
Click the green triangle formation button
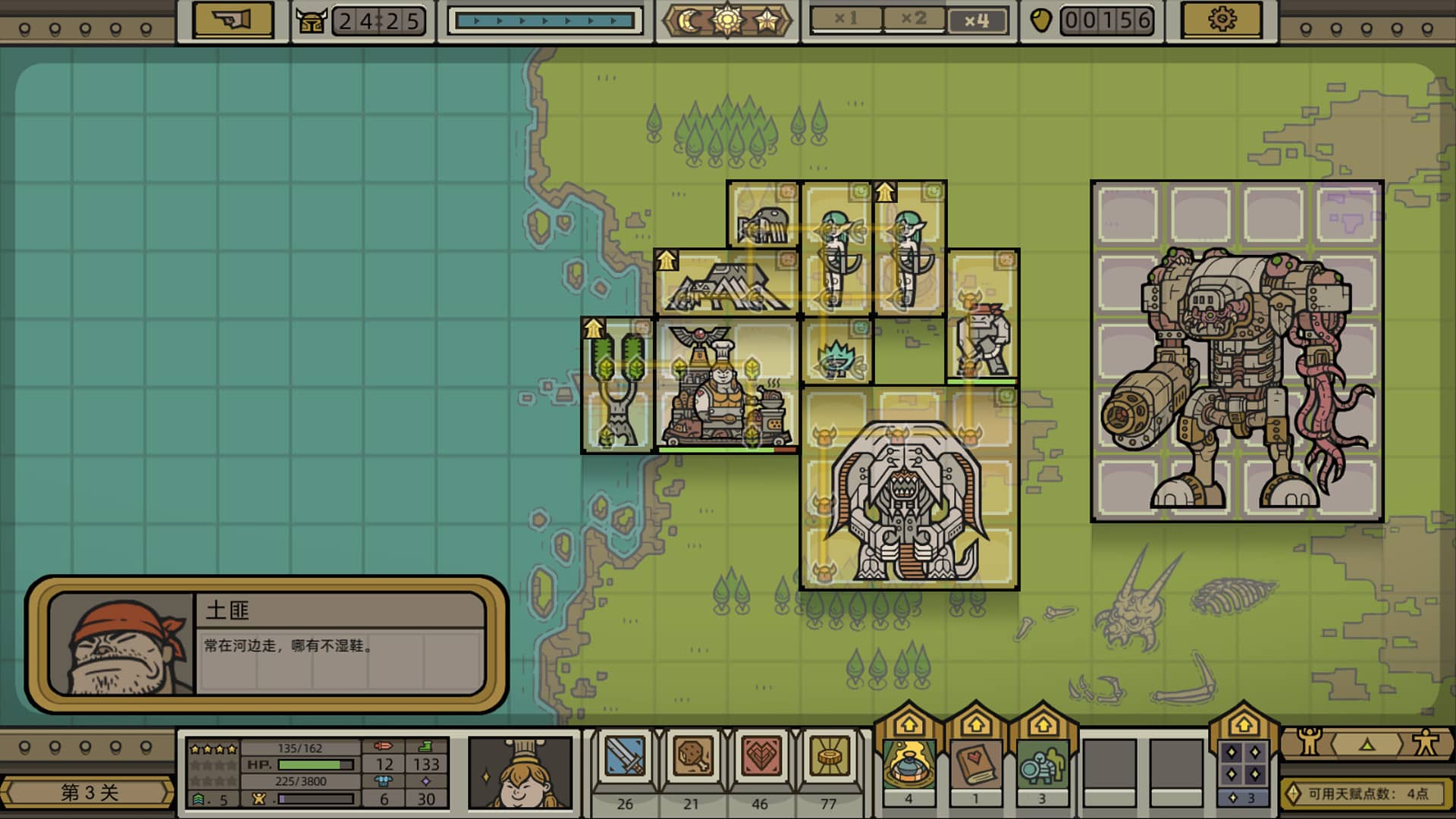(1367, 745)
